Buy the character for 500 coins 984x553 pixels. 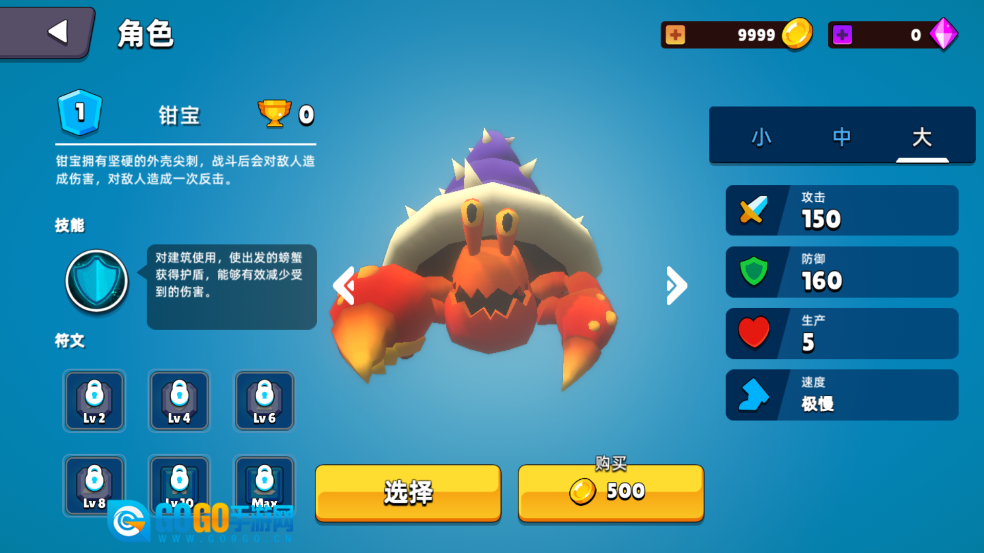coord(610,492)
